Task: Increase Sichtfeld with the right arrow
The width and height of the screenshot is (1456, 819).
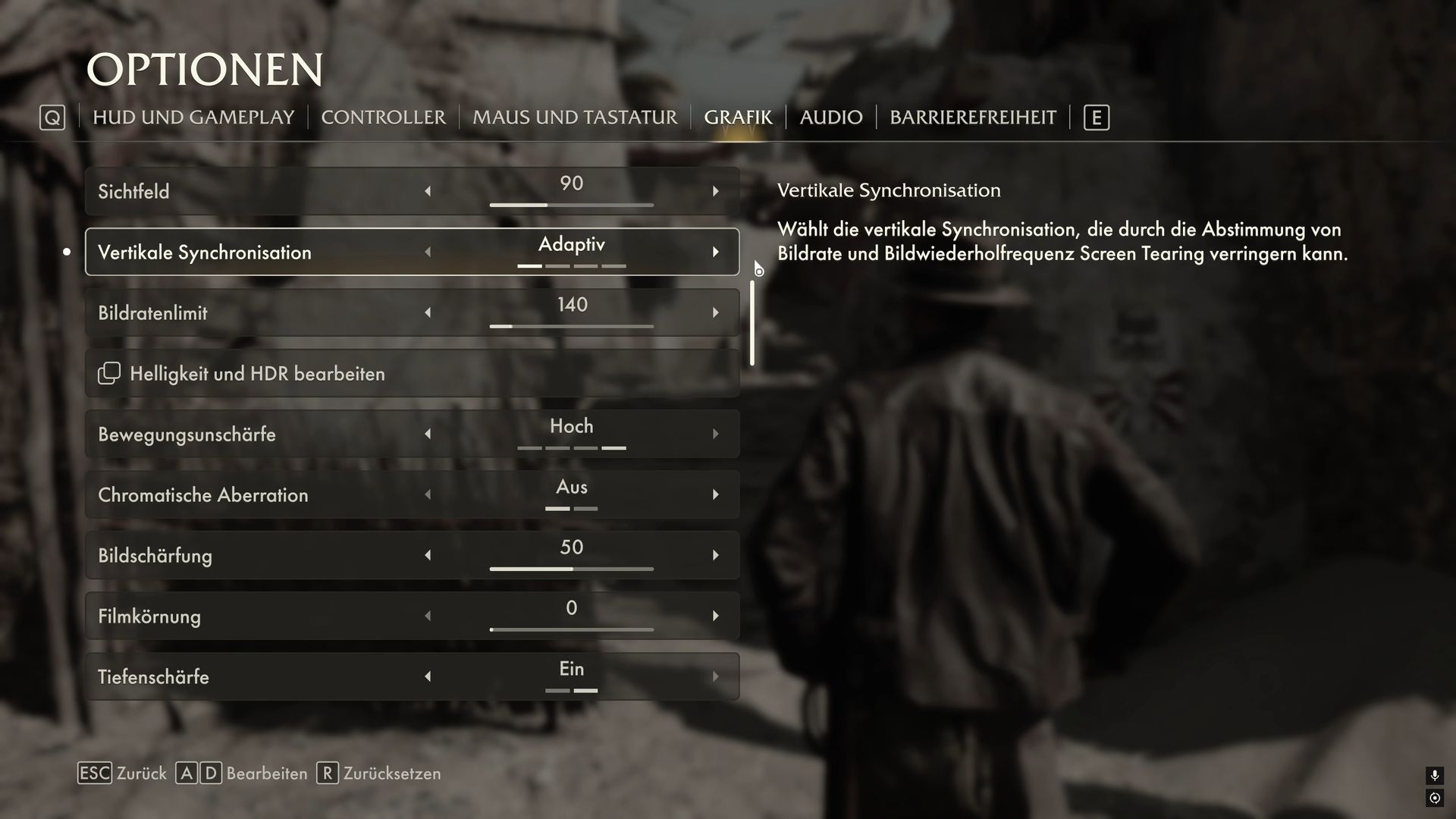Action: (x=715, y=191)
